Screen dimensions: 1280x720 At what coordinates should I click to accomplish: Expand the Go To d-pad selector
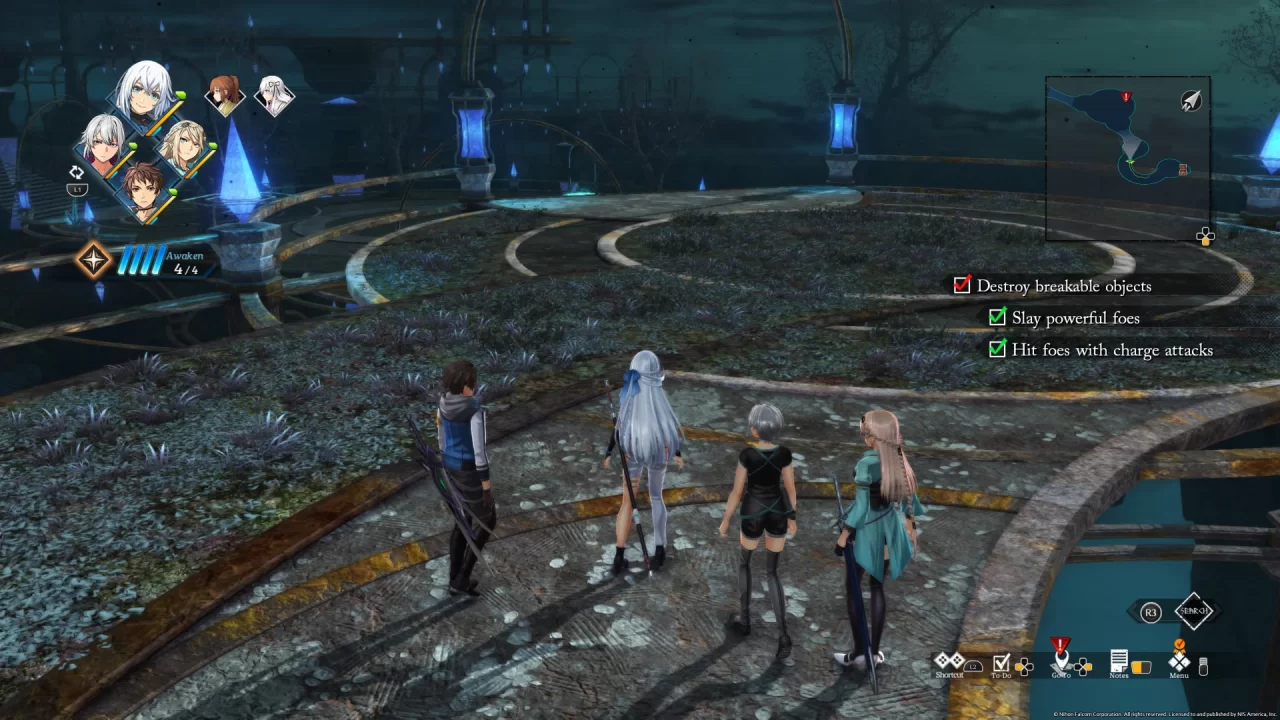(x=1082, y=667)
